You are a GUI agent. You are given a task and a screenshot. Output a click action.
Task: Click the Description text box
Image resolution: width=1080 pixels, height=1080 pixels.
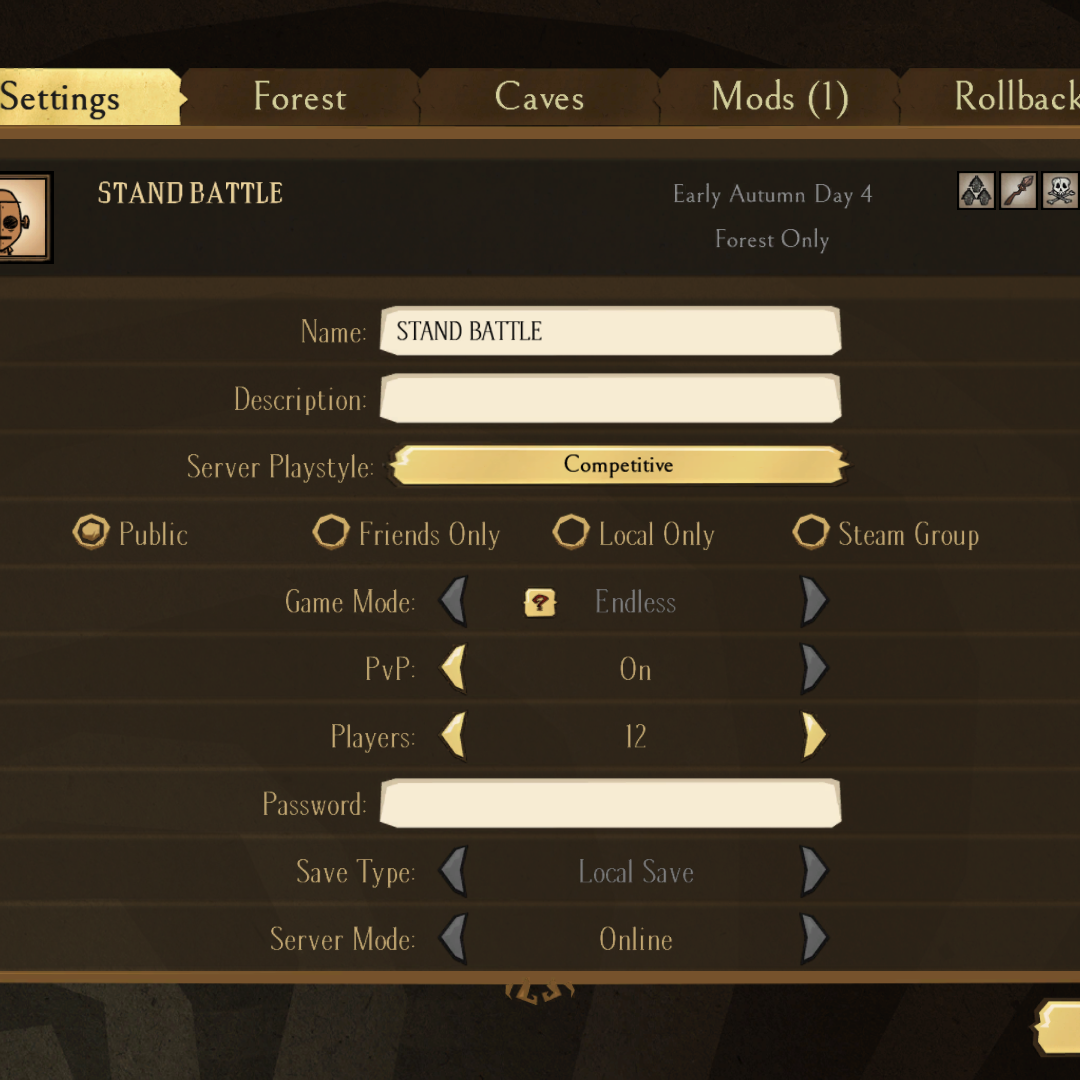tap(610, 399)
